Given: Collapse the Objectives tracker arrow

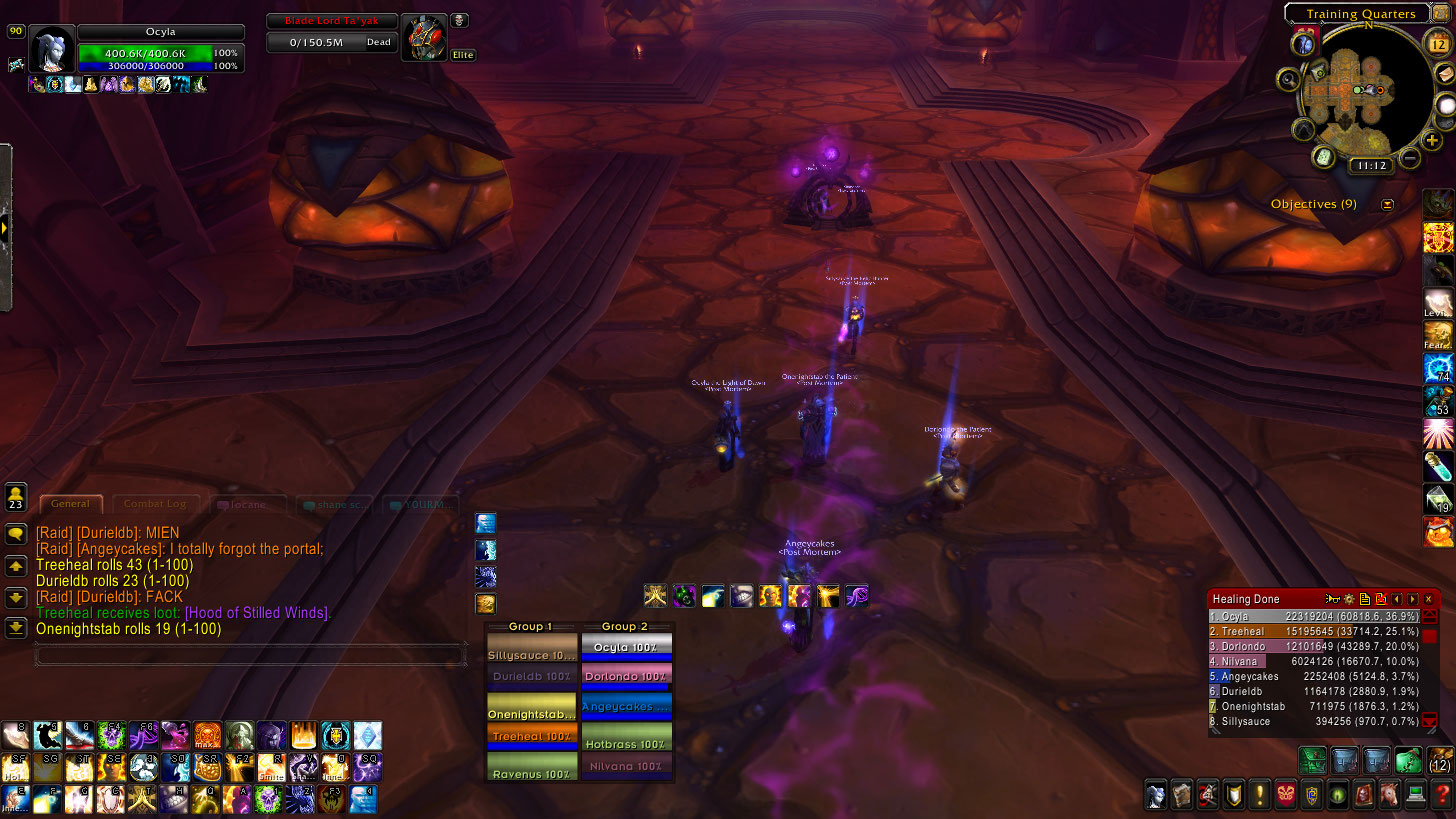Looking at the screenshot, I should pos(1387,204).
